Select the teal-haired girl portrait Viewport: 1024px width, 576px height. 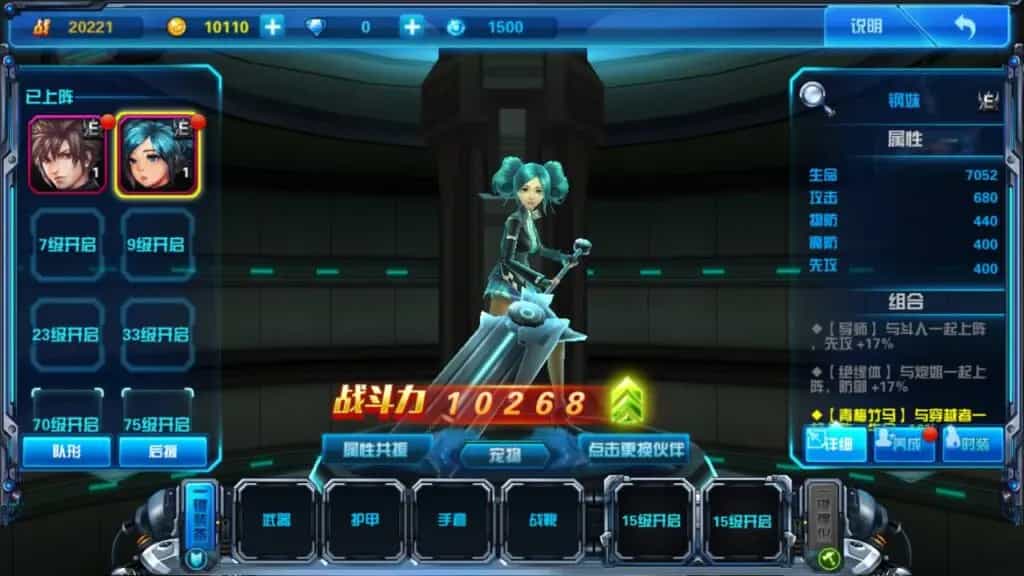[157, 154]
